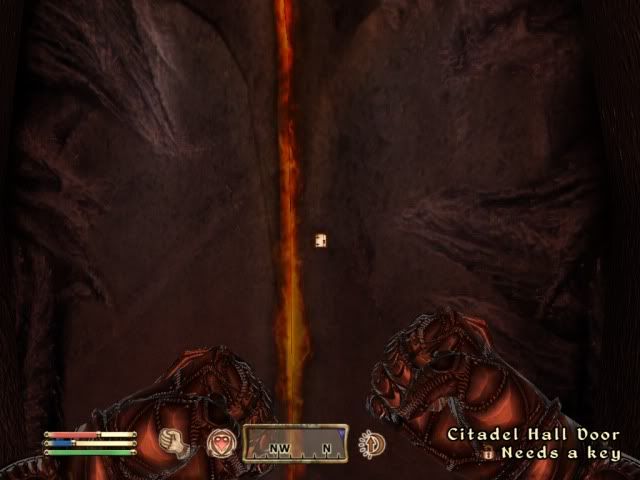Select the heart spell icon

click(x=219, y=442)
